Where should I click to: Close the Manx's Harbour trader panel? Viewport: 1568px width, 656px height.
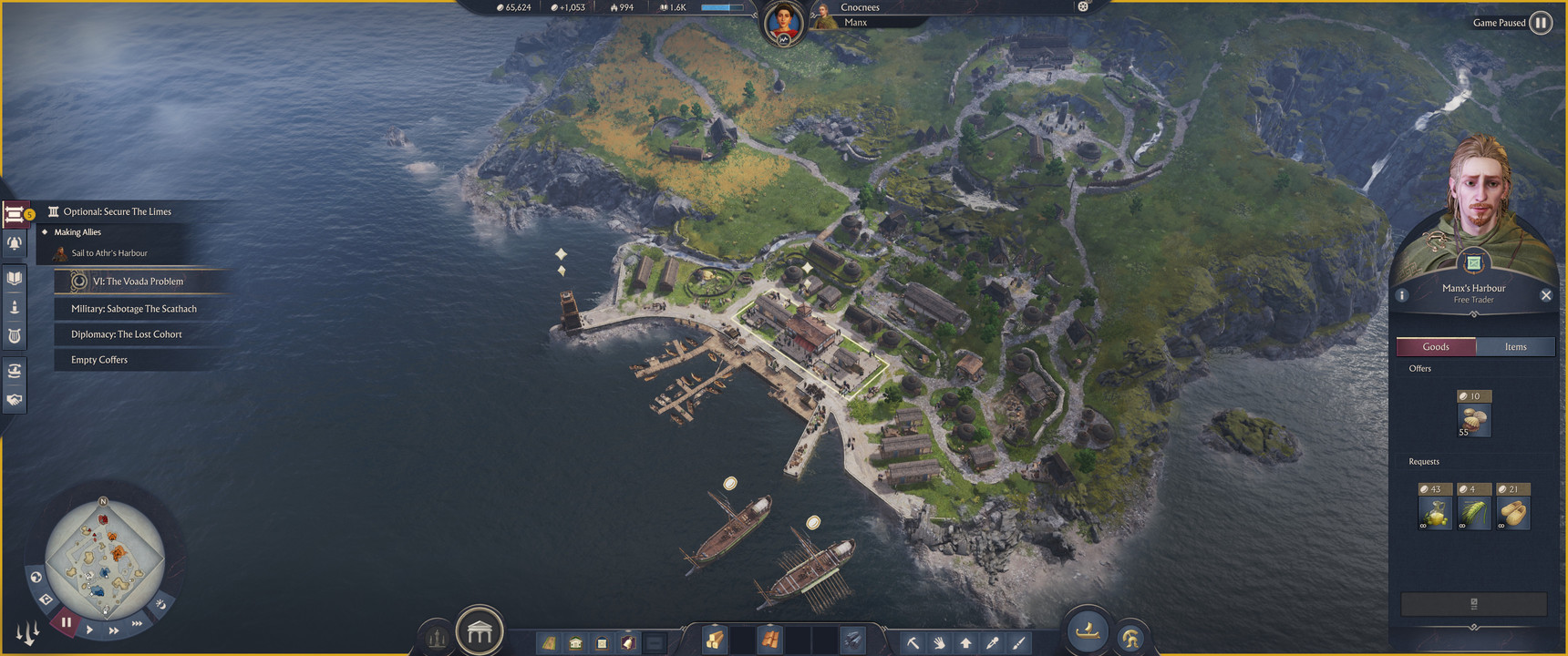pyautogui.click(x=1545, y=295)
